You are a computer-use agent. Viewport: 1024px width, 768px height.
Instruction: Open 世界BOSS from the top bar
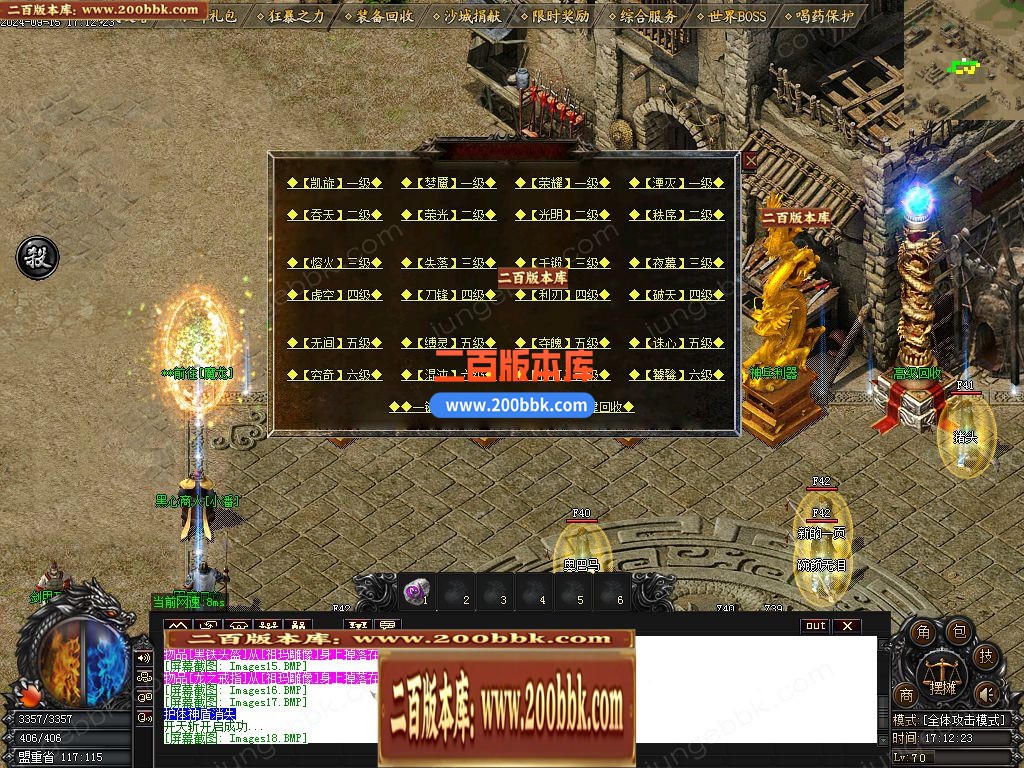tap(731, 16)
